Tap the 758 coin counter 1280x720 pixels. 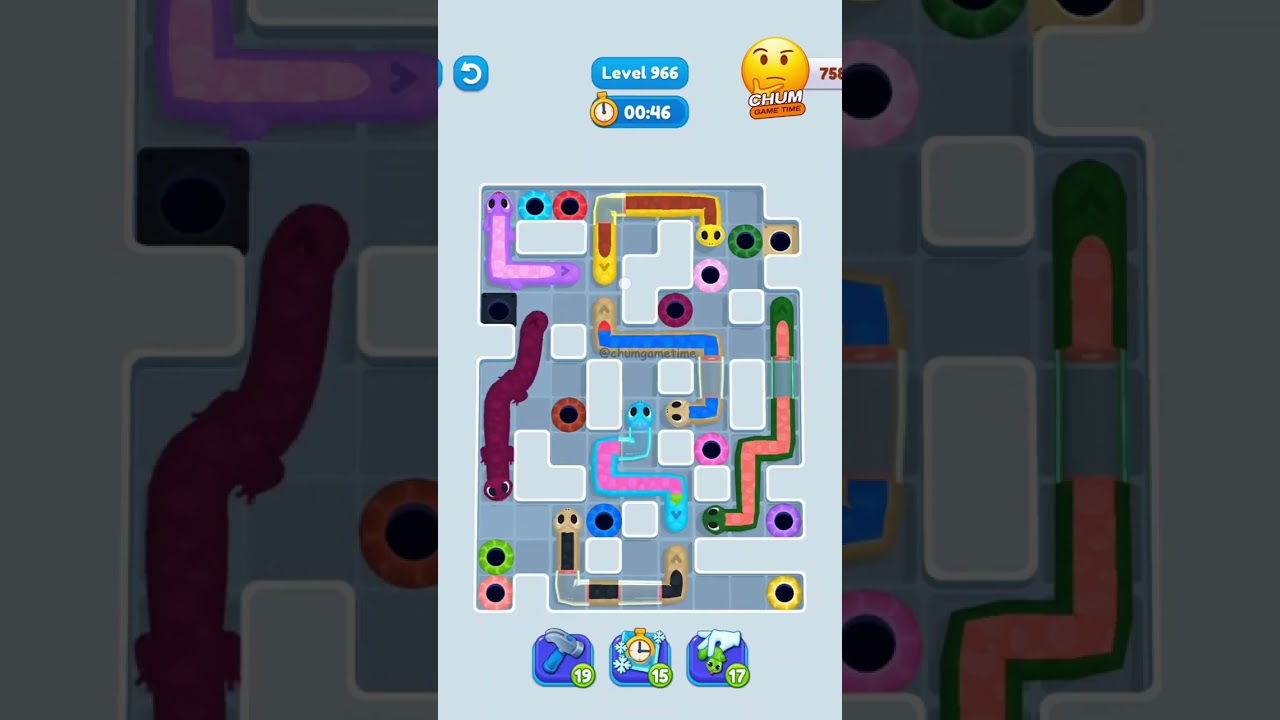pos(828,72)
